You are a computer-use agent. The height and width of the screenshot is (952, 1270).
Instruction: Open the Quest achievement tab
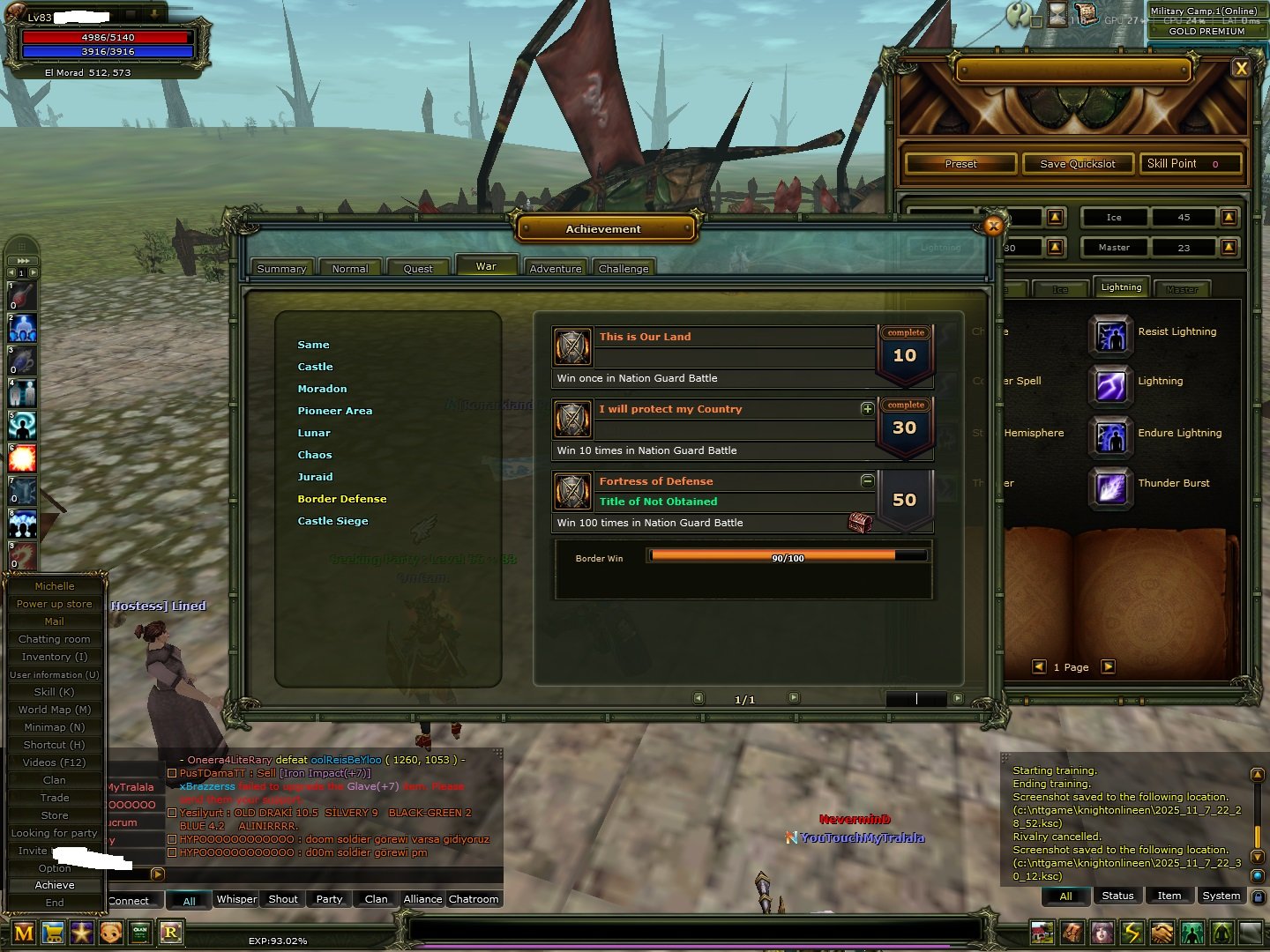point(418,269)
